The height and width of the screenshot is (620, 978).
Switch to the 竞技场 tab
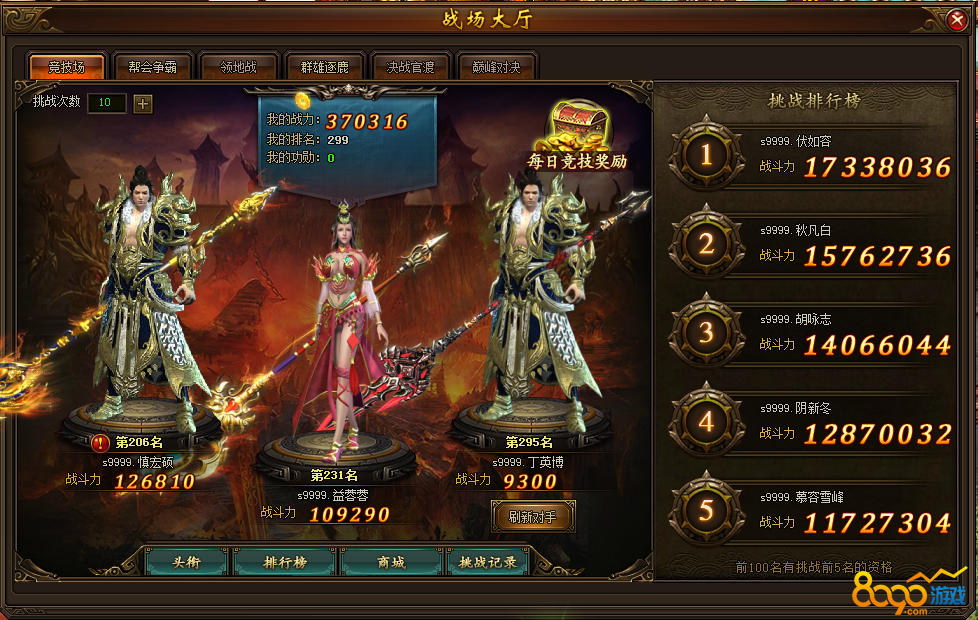pyautogui.click(x=67, y=67)
